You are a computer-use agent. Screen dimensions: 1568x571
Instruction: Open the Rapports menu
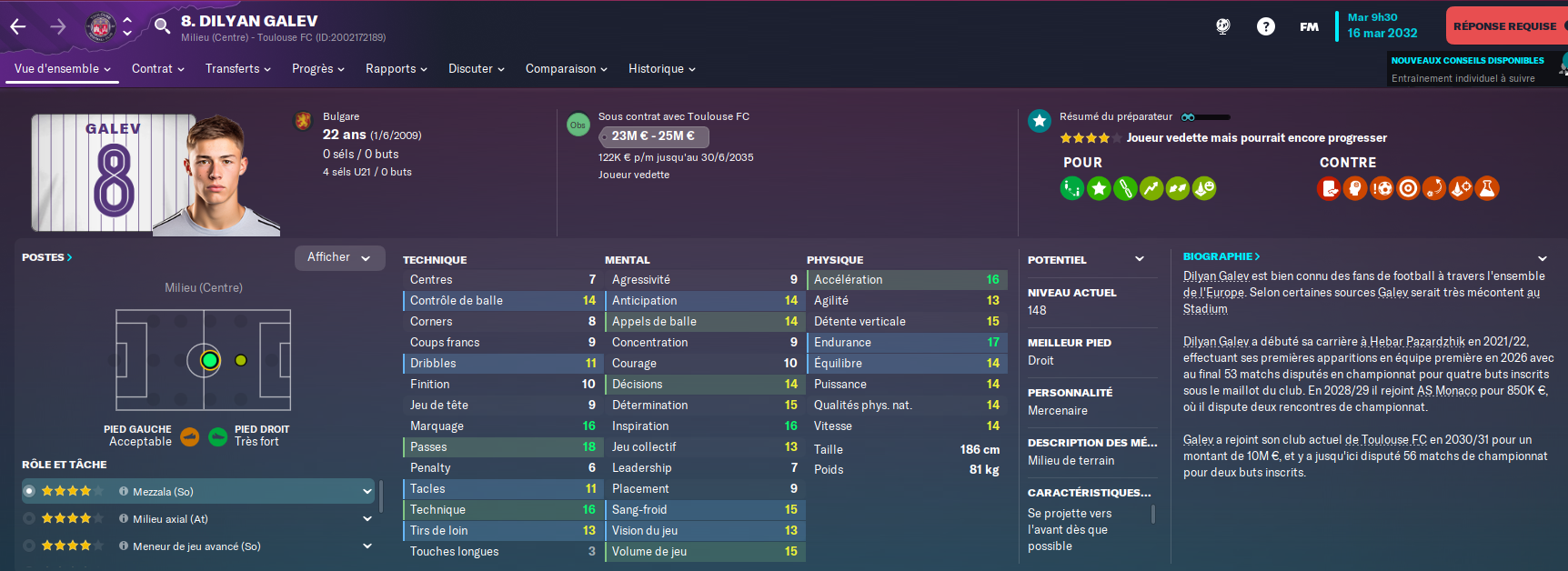click(396, 69)
